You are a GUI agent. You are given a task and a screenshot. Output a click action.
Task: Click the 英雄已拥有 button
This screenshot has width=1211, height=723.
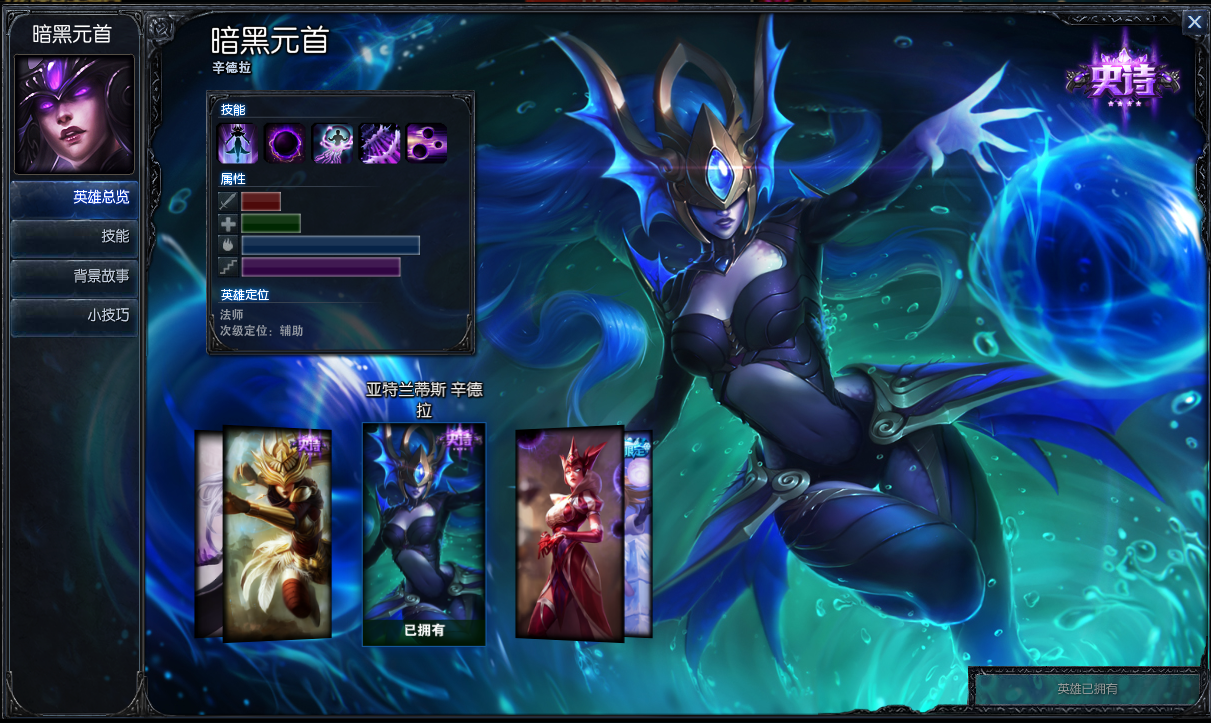[x=1087, y=689]
